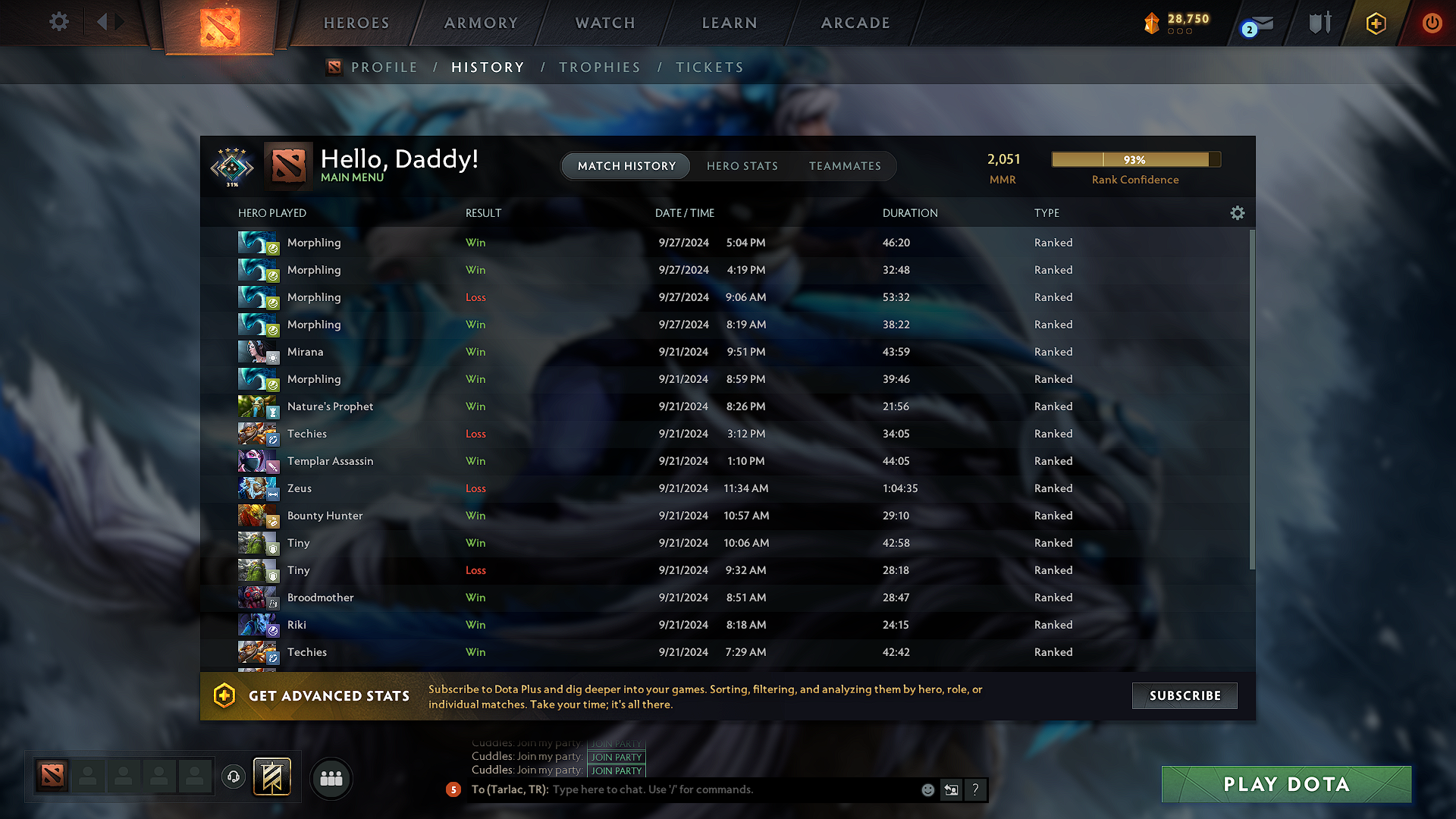Click JOIN PARTY link in Cuddles' message

pos(616,757)
